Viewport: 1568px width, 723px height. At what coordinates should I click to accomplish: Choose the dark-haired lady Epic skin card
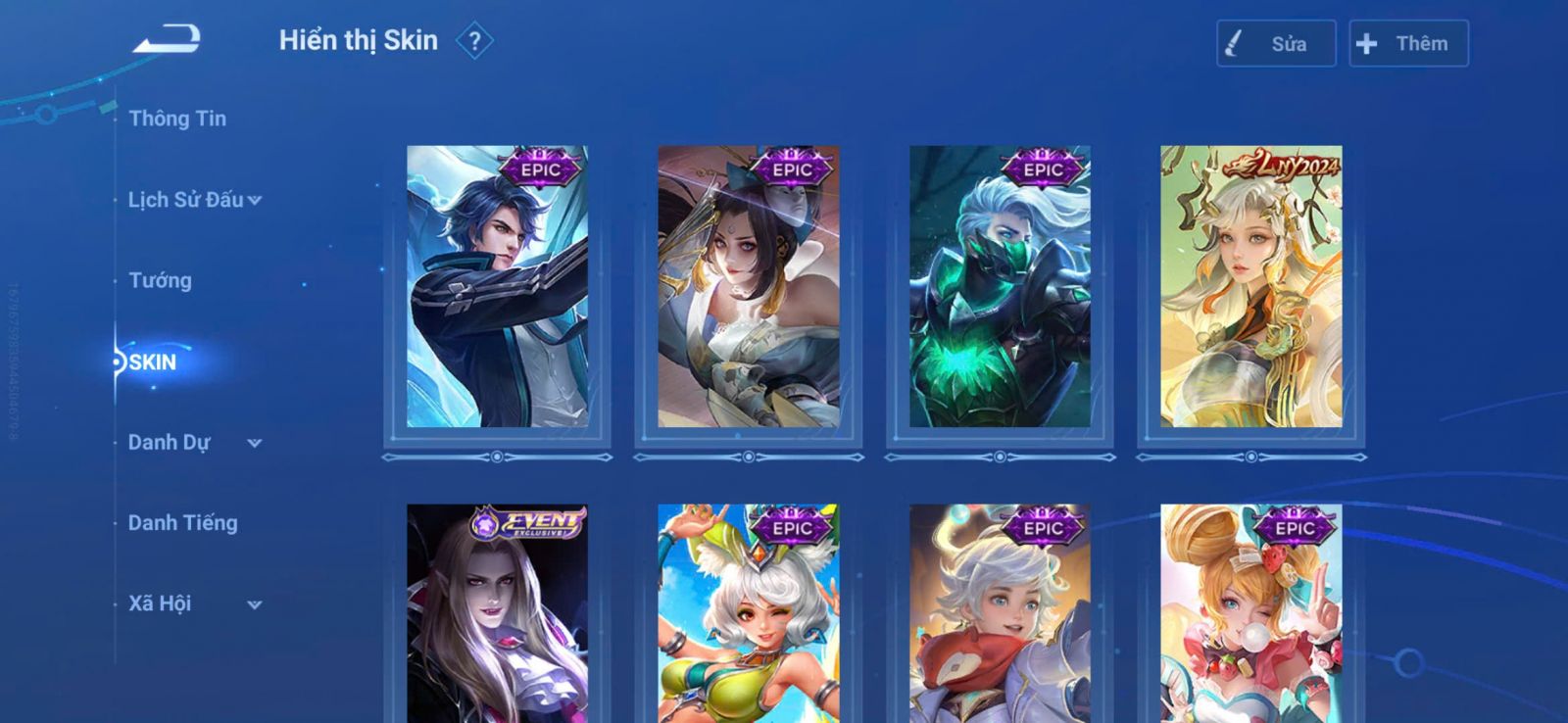coord(748,287)
